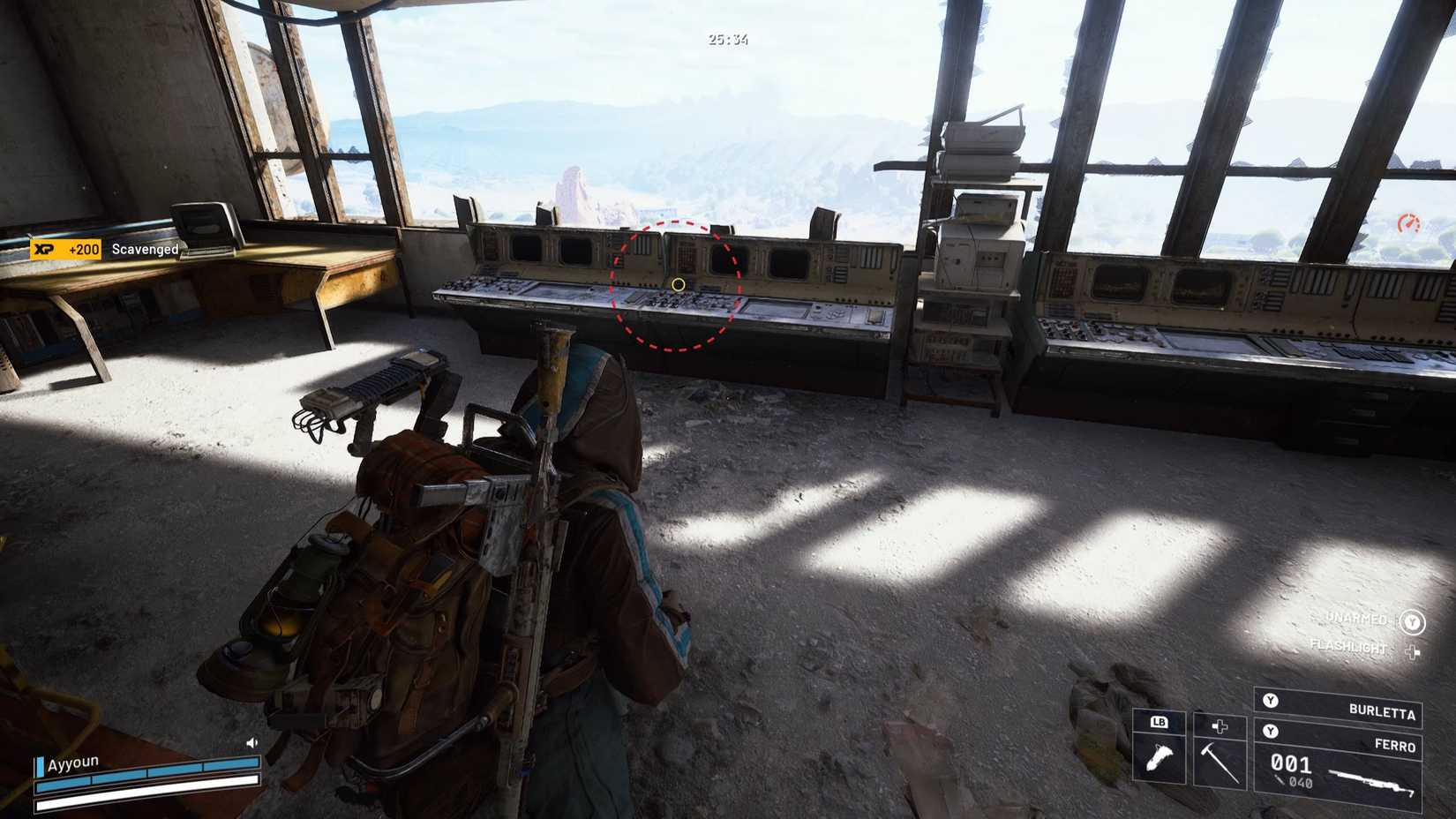The image size is (1456, 819).
Task: Toggle the FLASHLIGHT prompt
Action: click(x=1349, y=647)
